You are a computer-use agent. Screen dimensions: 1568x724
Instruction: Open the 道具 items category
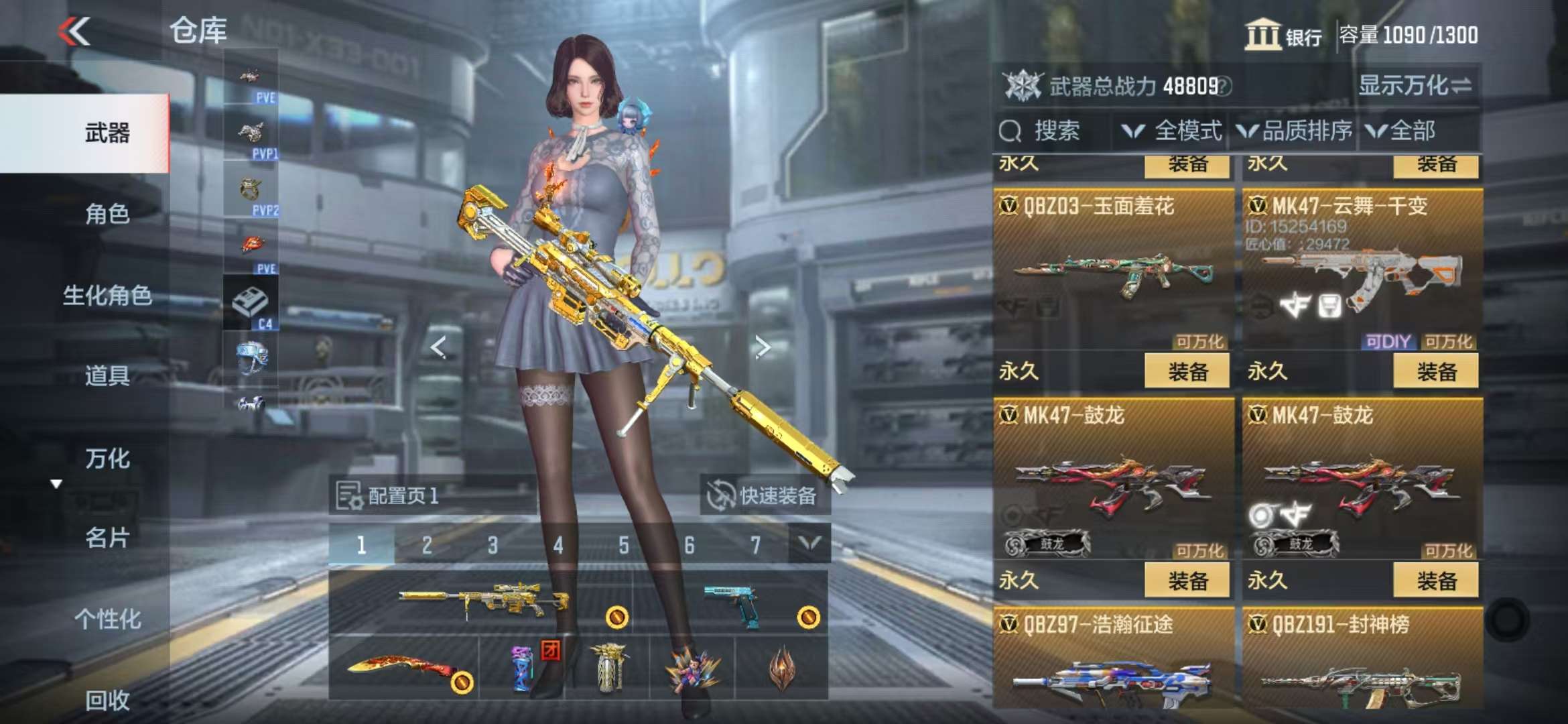point(107,376)
